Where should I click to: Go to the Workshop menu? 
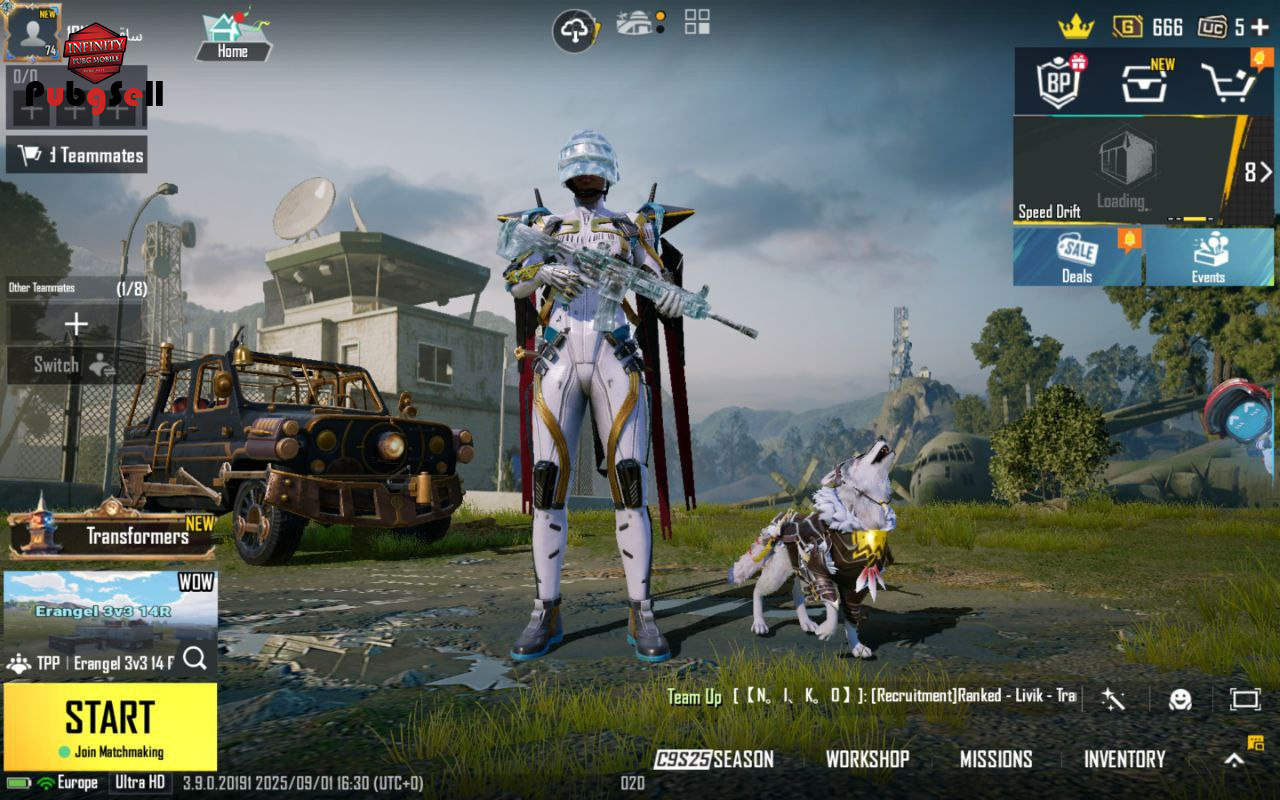[867, 759]
